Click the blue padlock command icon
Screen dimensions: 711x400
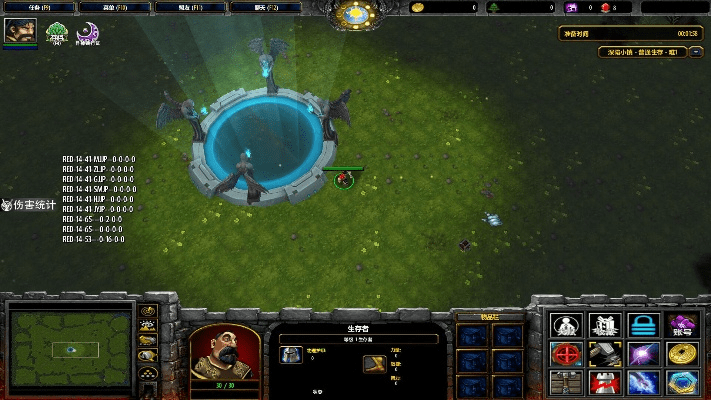click(643, 325)
